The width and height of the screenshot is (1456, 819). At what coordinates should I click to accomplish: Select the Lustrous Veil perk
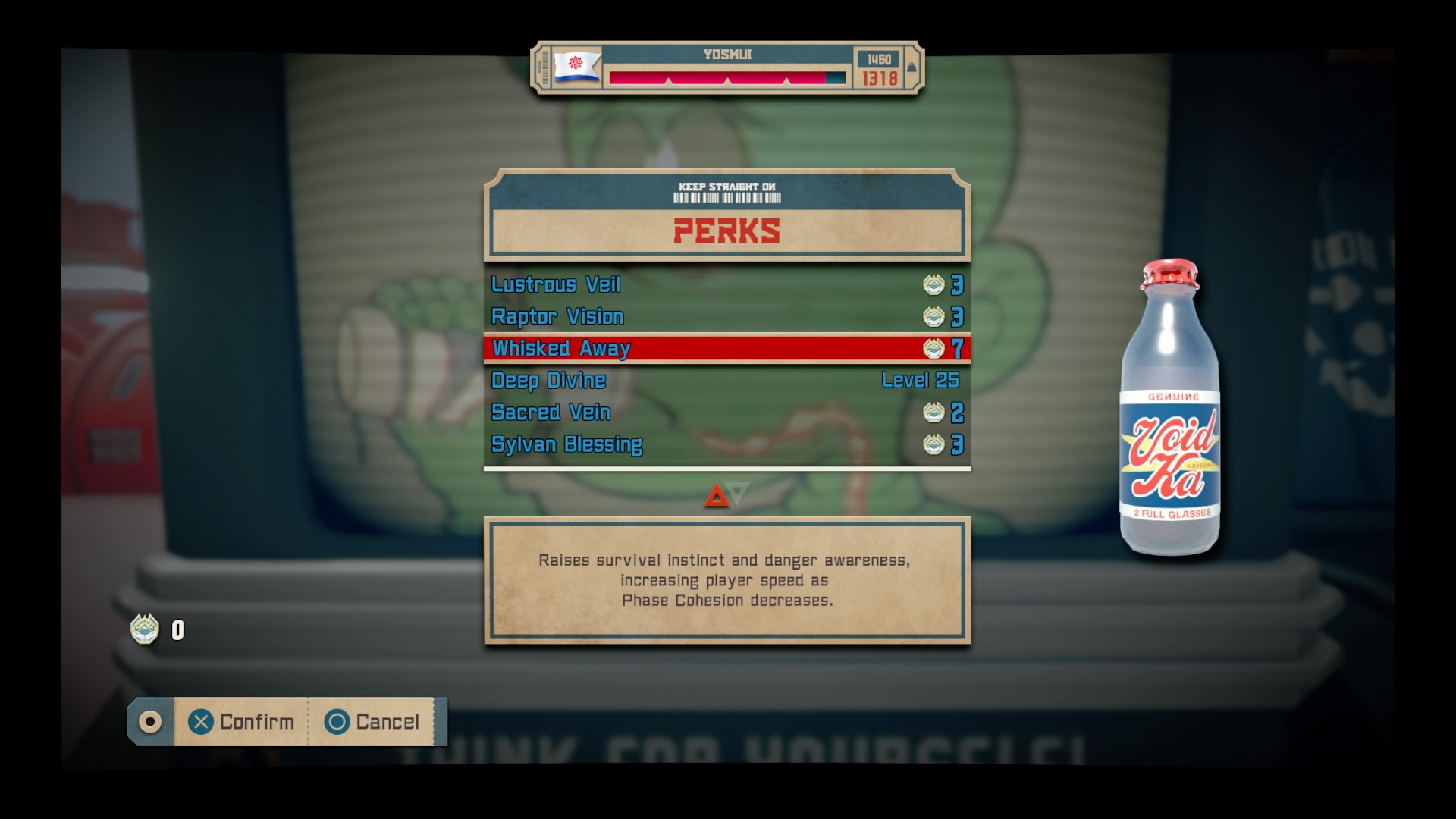[x=557, y=285]
